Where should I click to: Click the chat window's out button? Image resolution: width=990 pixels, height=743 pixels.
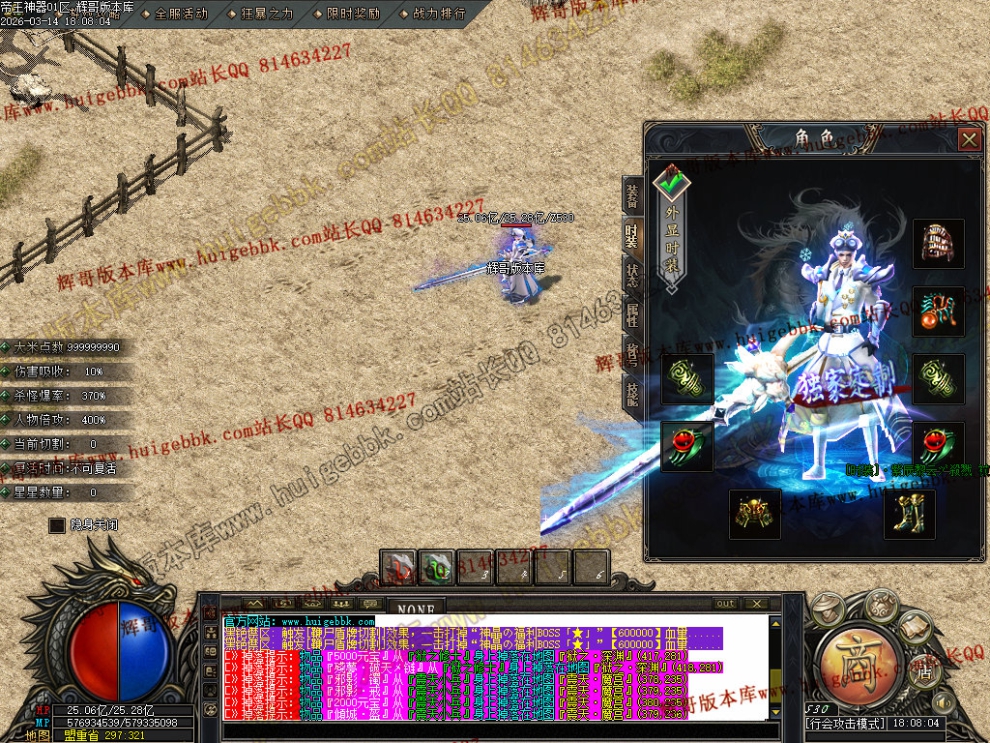click(x=725, y=604)
